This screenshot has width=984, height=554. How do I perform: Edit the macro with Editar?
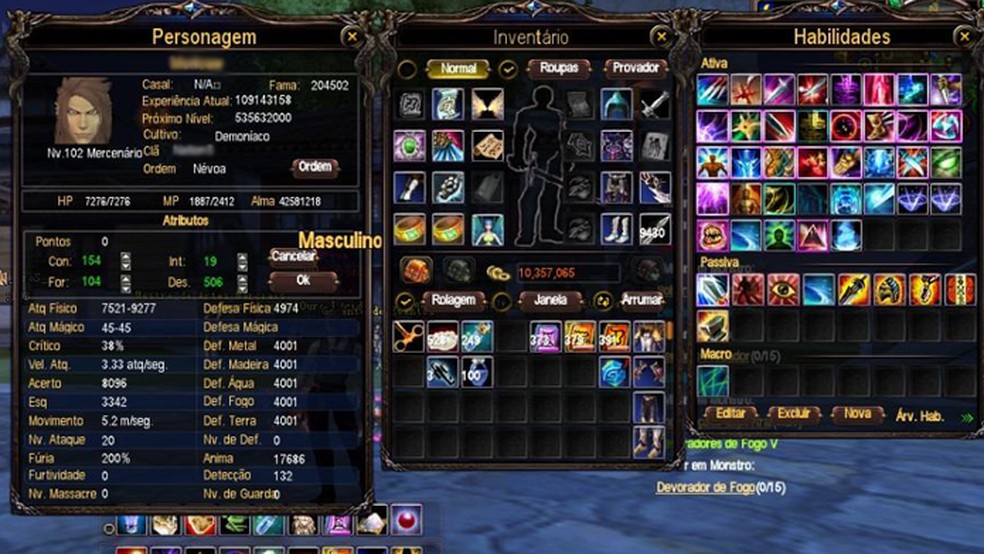(x=729, y=413)
